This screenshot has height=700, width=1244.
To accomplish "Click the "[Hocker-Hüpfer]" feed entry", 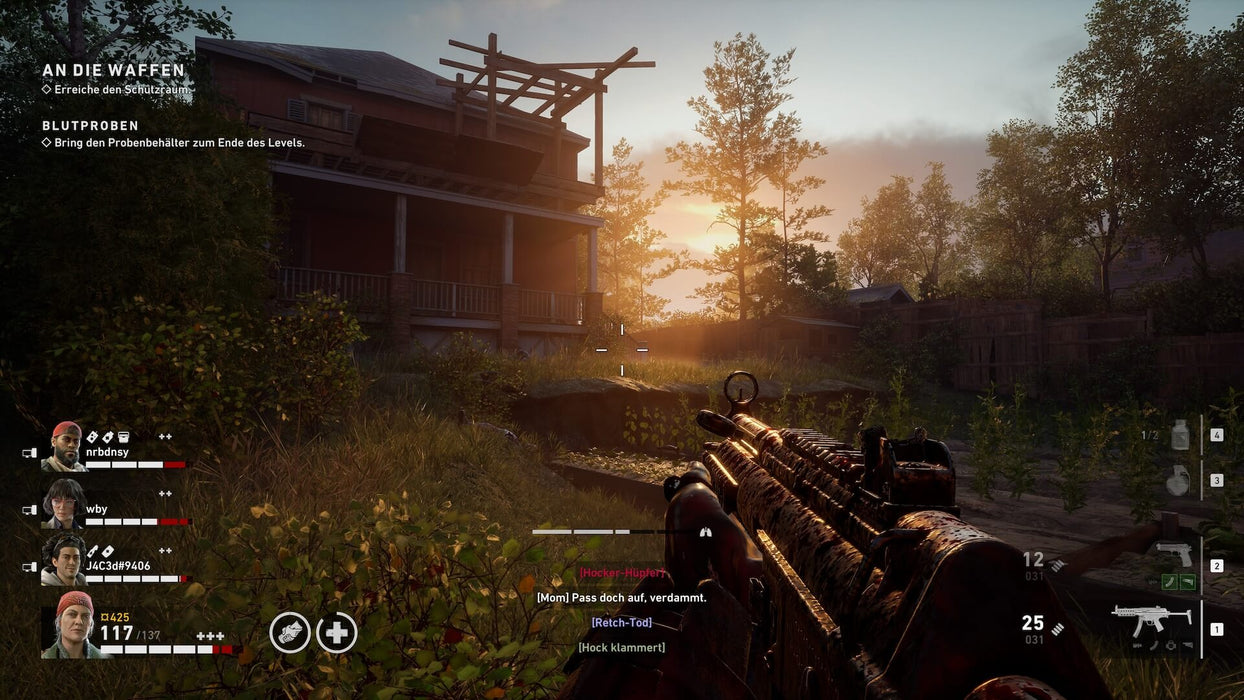I will click(x=622, y=573).
